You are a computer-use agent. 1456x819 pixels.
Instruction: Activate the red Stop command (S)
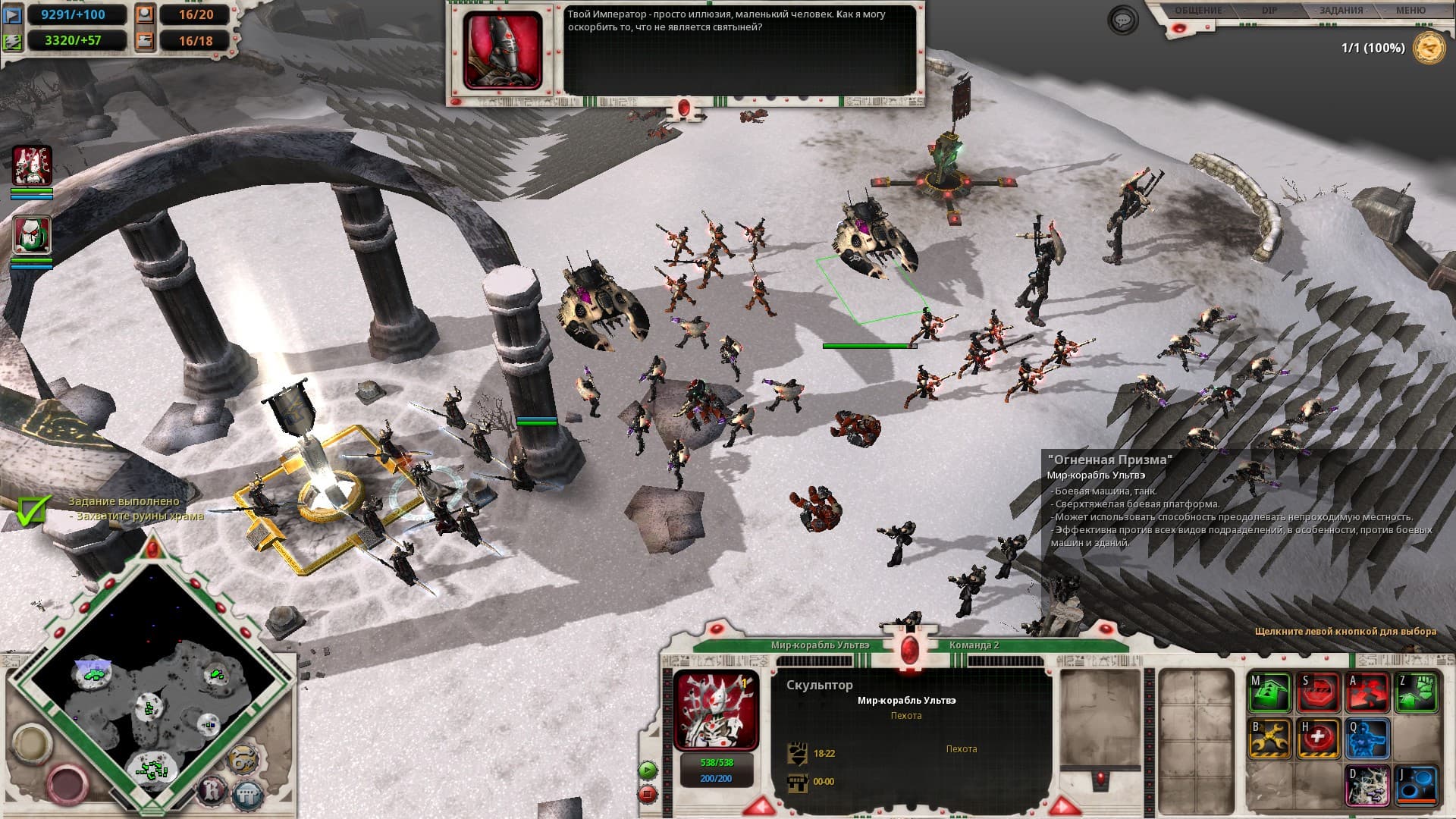click(x=1319, y=693)
